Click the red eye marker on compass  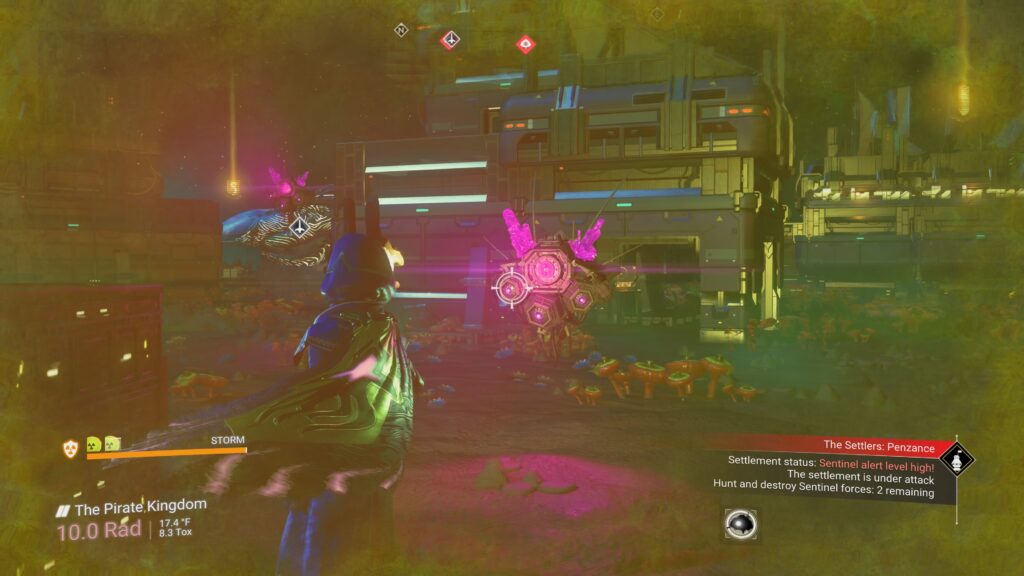click(525, 43)
